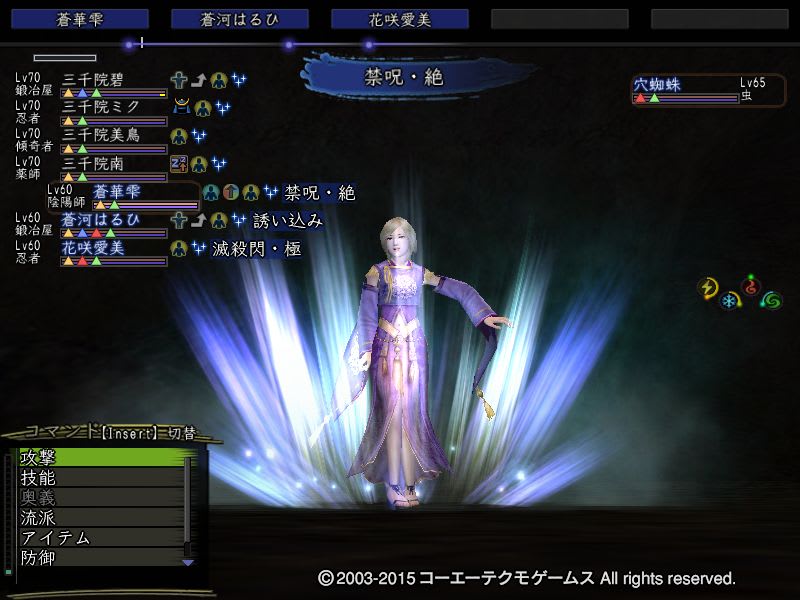
Task: Click the command list's down arrow
Action: [187, 562]
